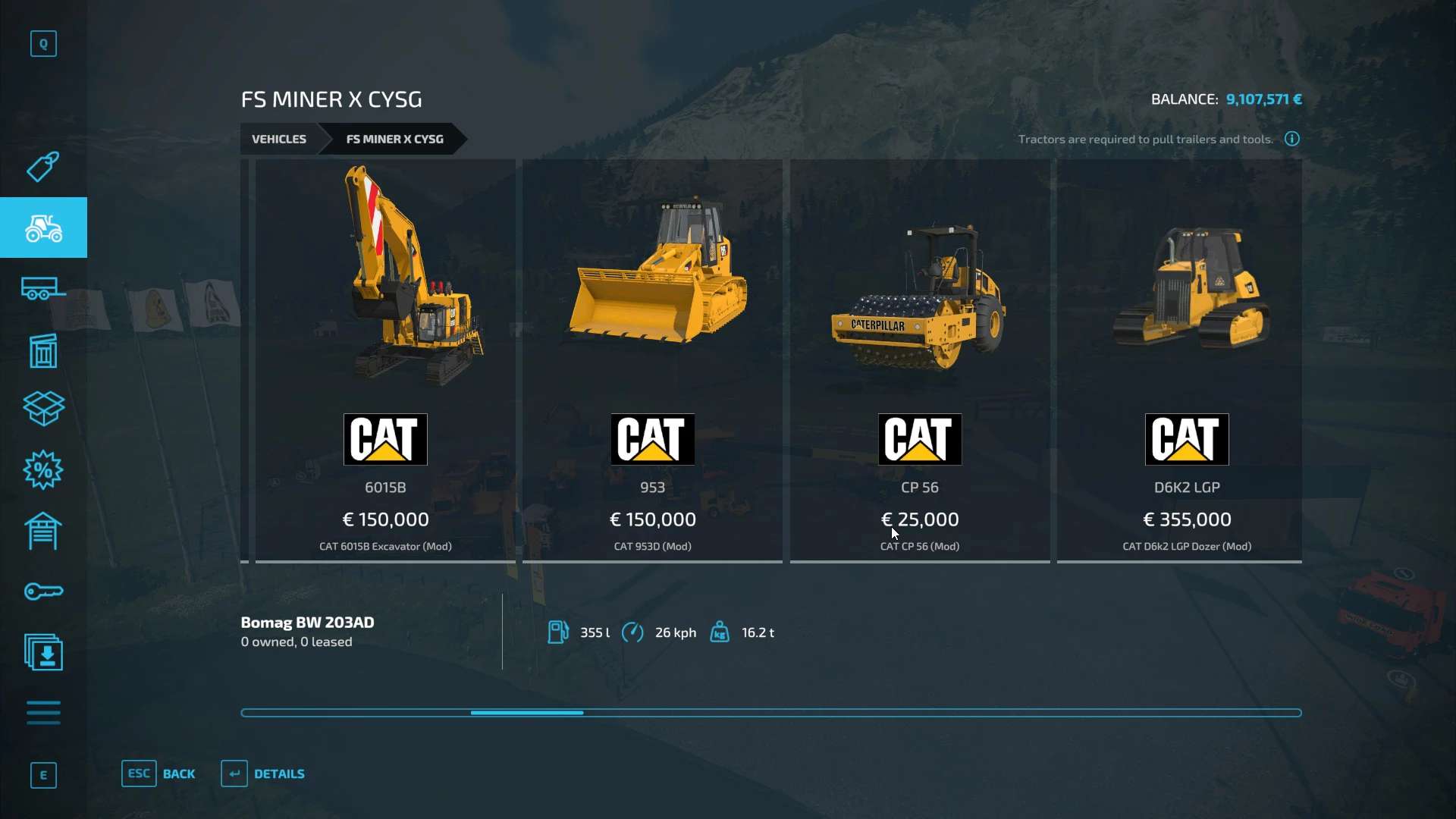1456x819 pixels.
Task: Click the weight 16.2 t icon
Action: coord(720,632)
